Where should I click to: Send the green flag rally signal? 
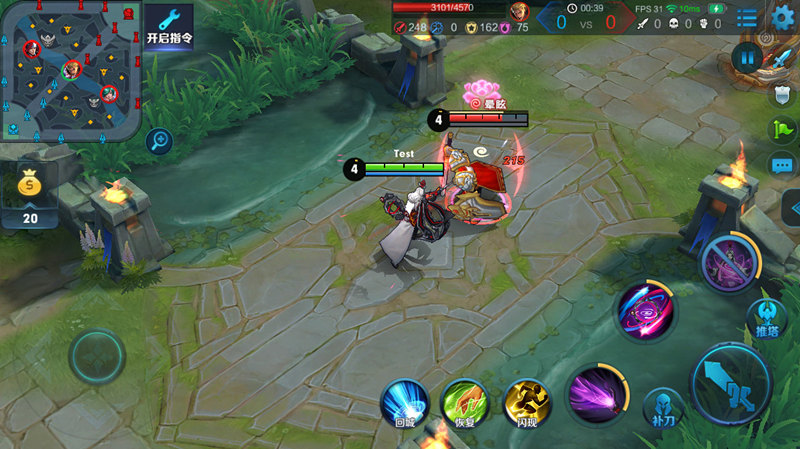[x=782, y=129]
